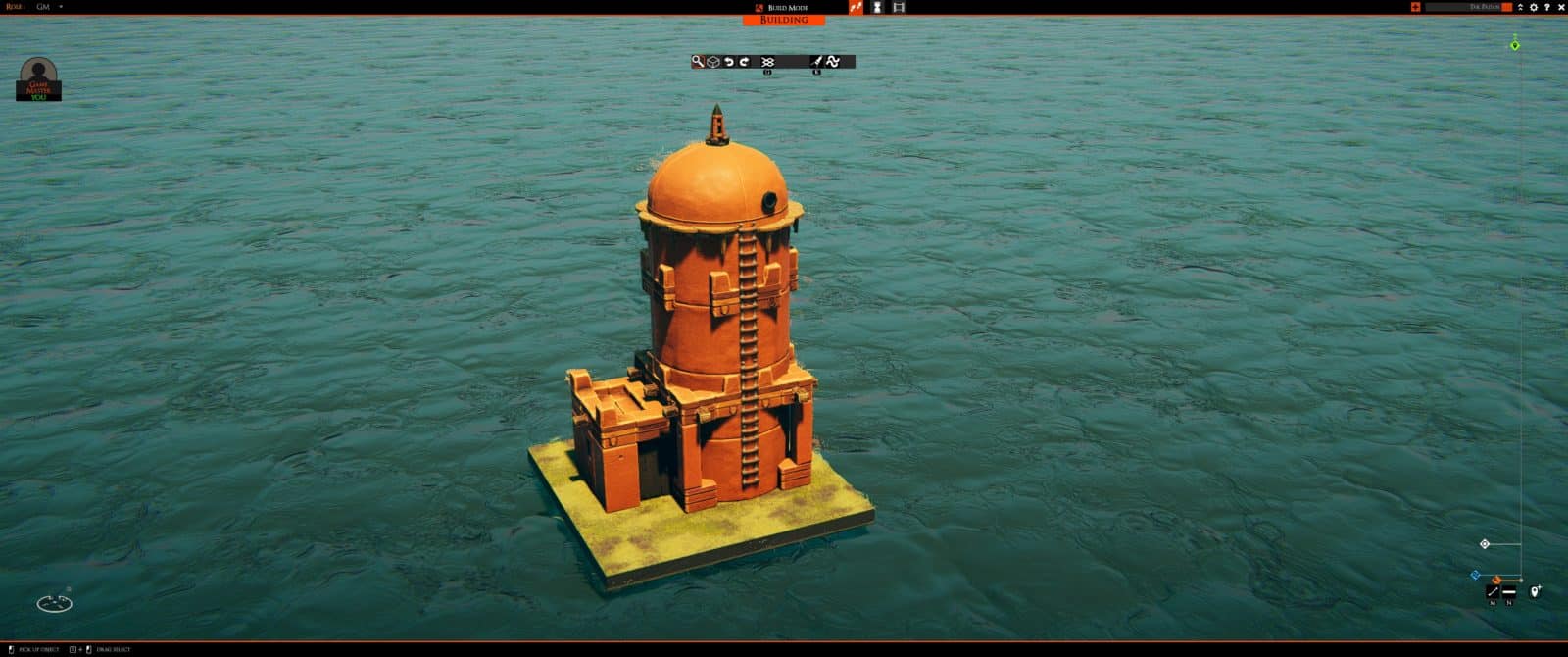
Task: Open the Role GM dropdown
Action: click(x=60, y=7)
